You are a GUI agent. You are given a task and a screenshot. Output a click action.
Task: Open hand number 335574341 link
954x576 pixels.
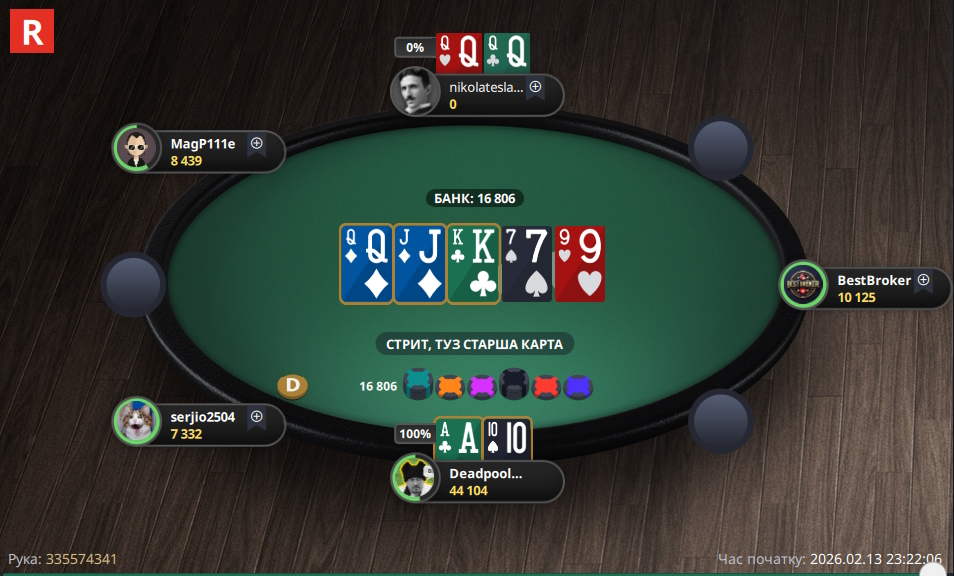82,559
